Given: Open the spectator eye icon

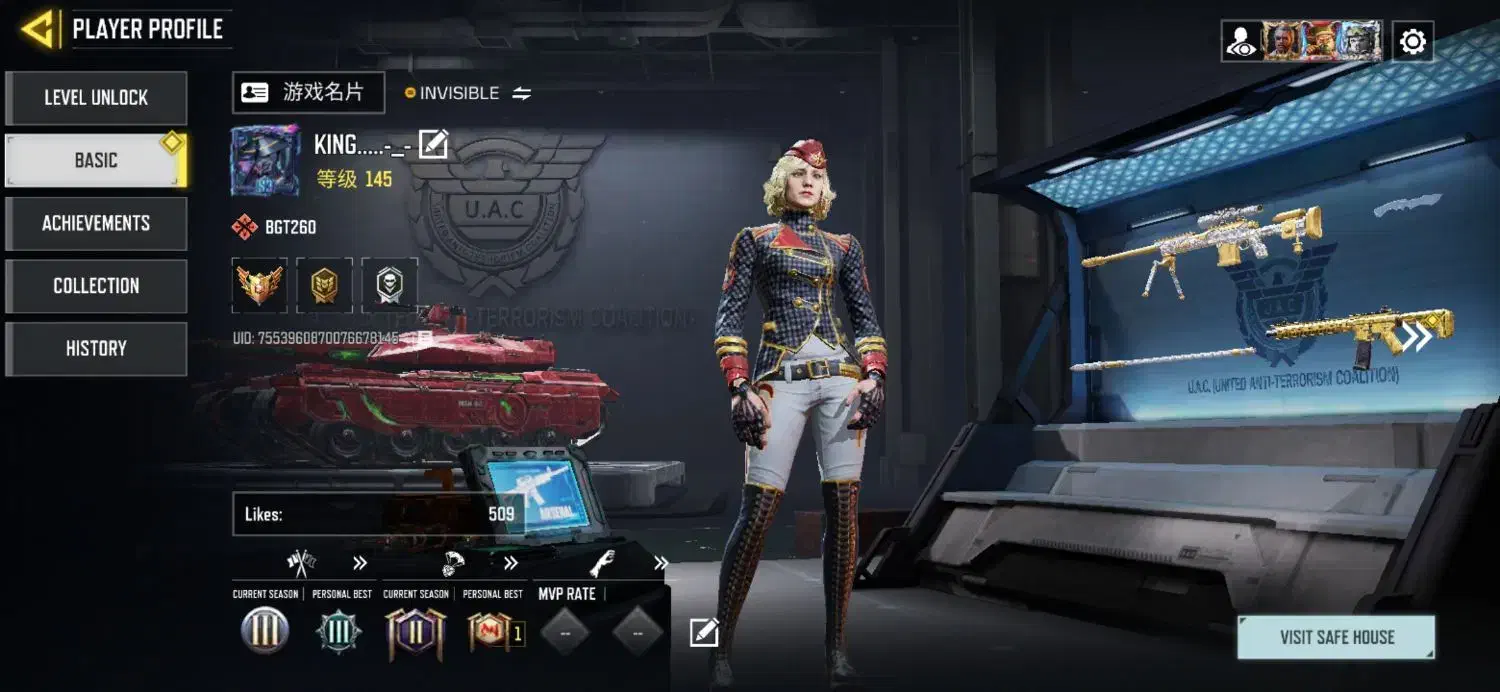Looking at the screenshot, I should coord(1241,42).
